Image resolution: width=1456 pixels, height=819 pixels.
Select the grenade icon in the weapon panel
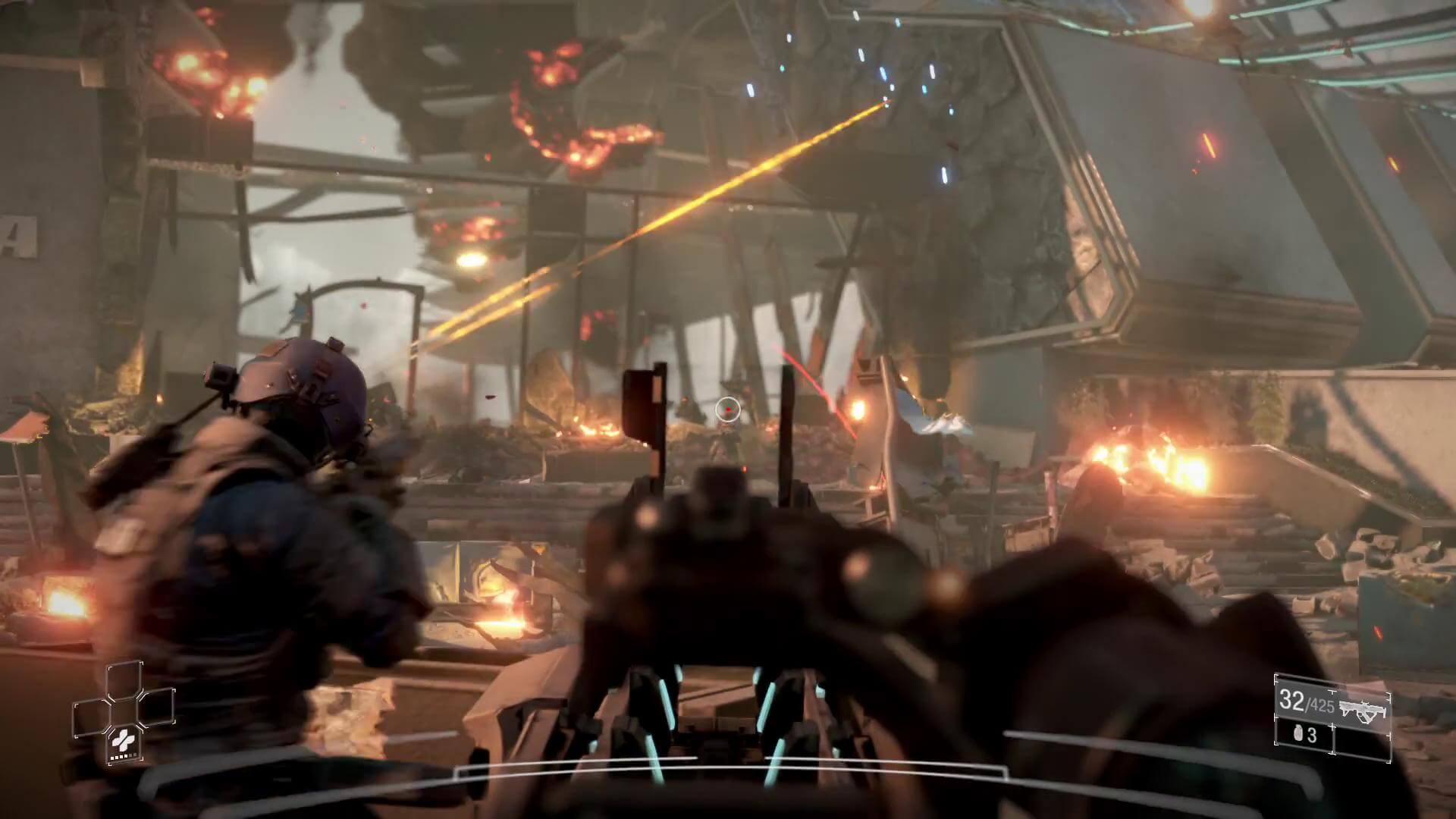point(1295,734)
